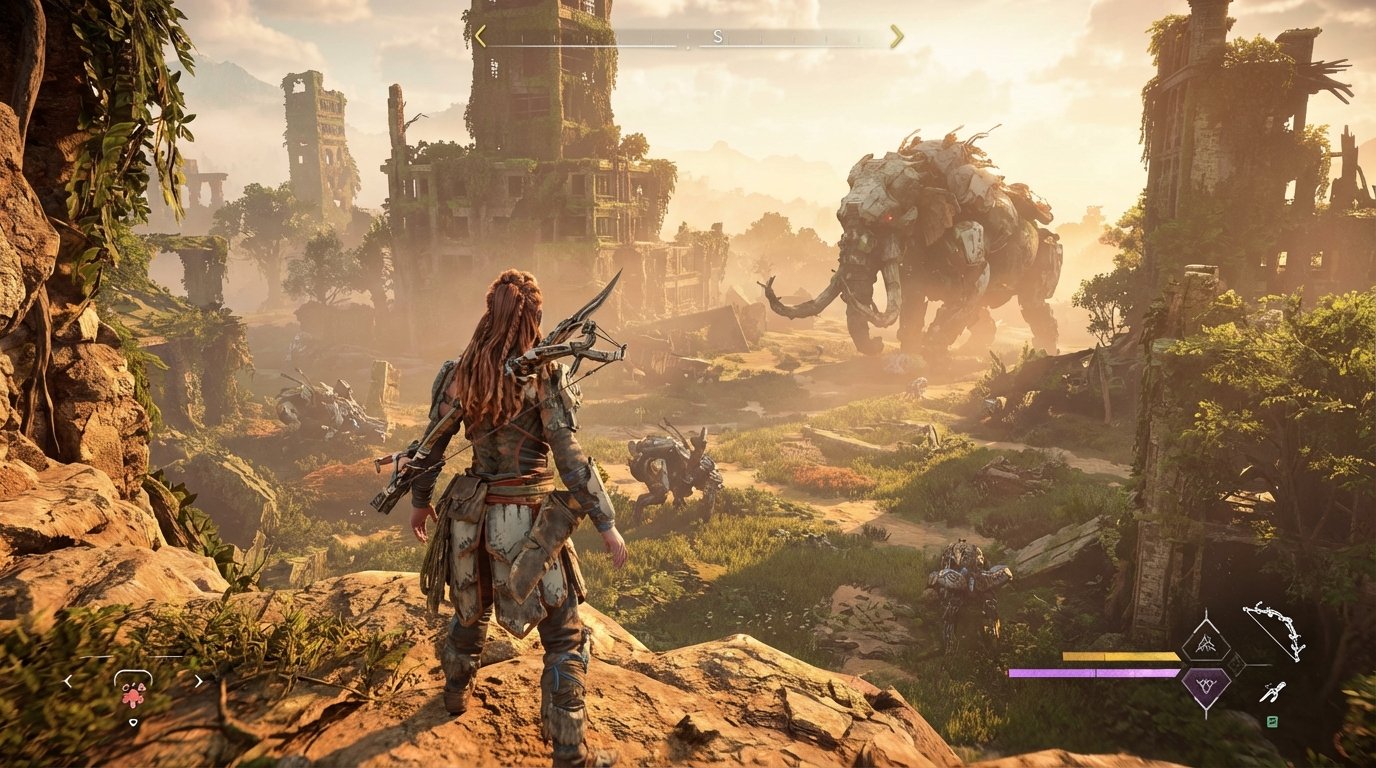Select the red medicinal berry pouch icon
1376x768 pixels.
pos(133,697)
